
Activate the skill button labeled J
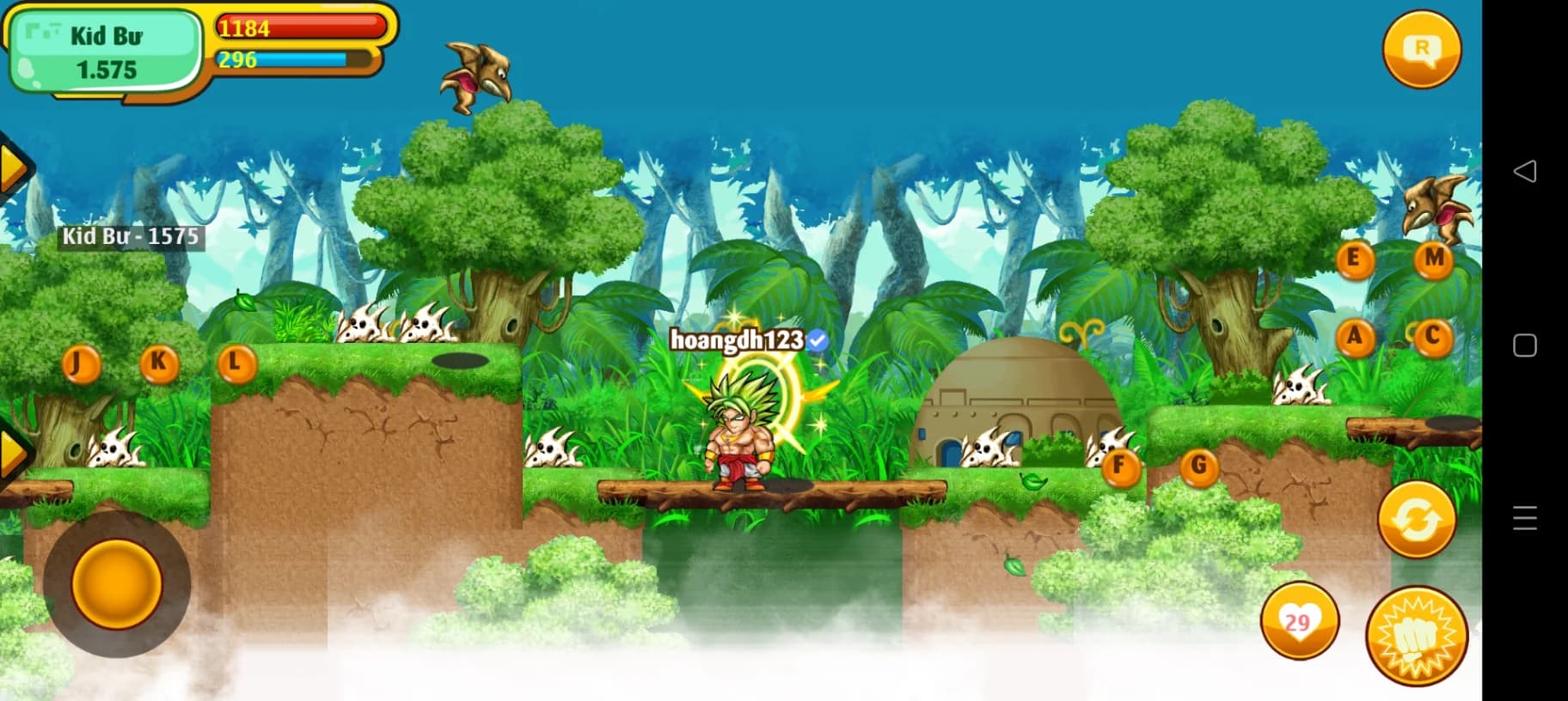pos(82,364)
